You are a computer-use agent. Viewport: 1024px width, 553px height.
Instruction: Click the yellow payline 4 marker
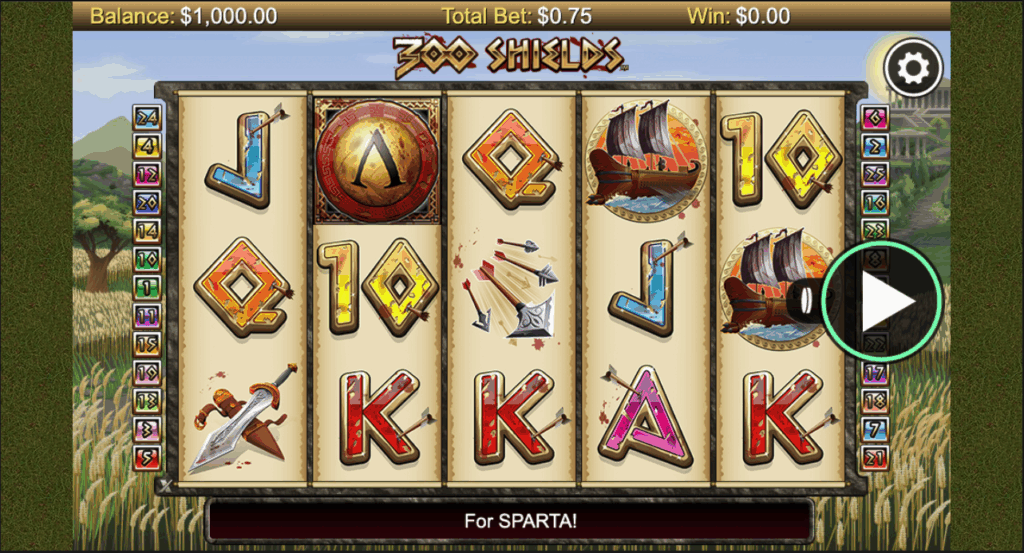tap(147, 146)
